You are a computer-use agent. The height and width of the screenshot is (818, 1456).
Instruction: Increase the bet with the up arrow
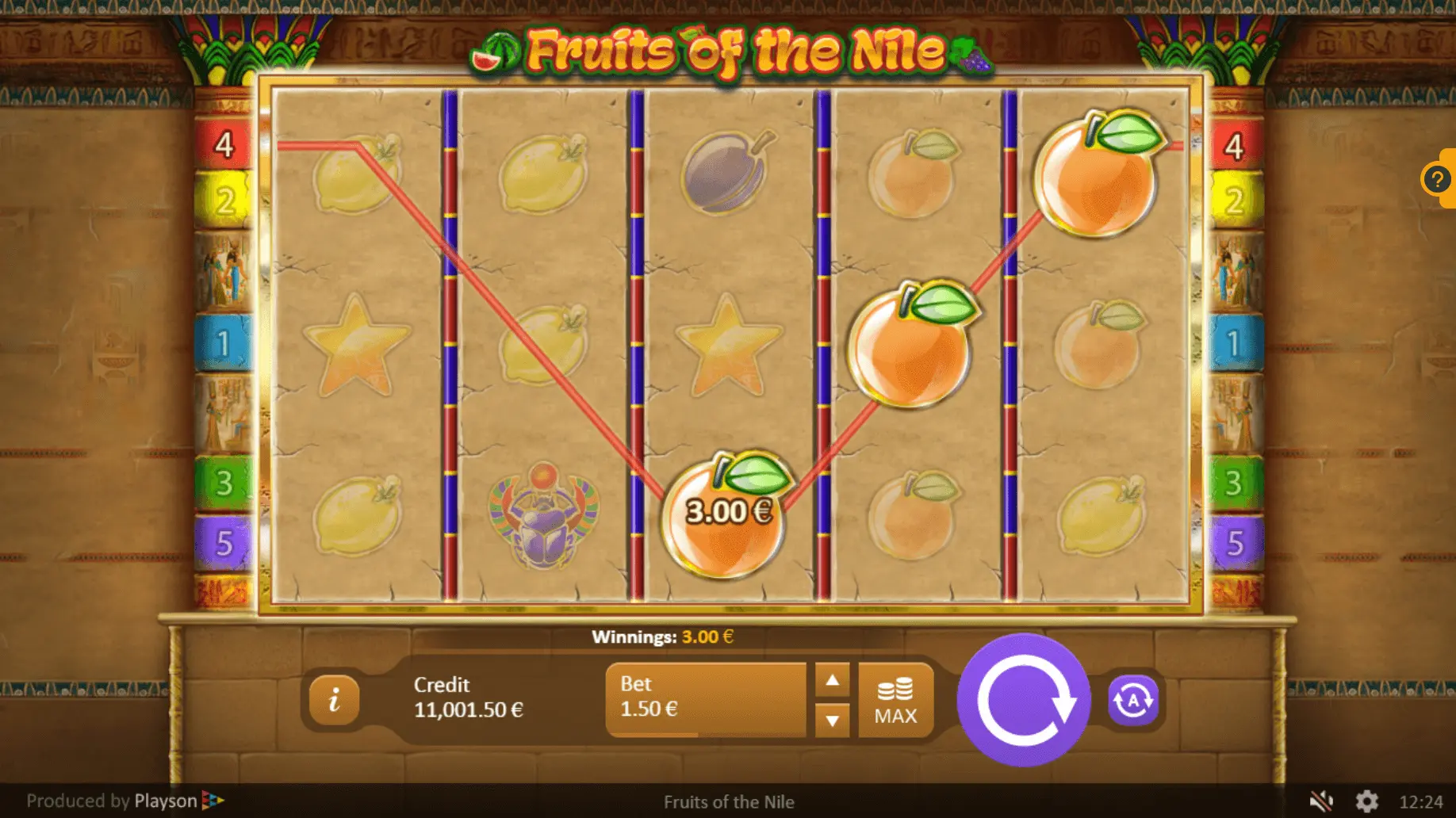[x=832, y=680]
